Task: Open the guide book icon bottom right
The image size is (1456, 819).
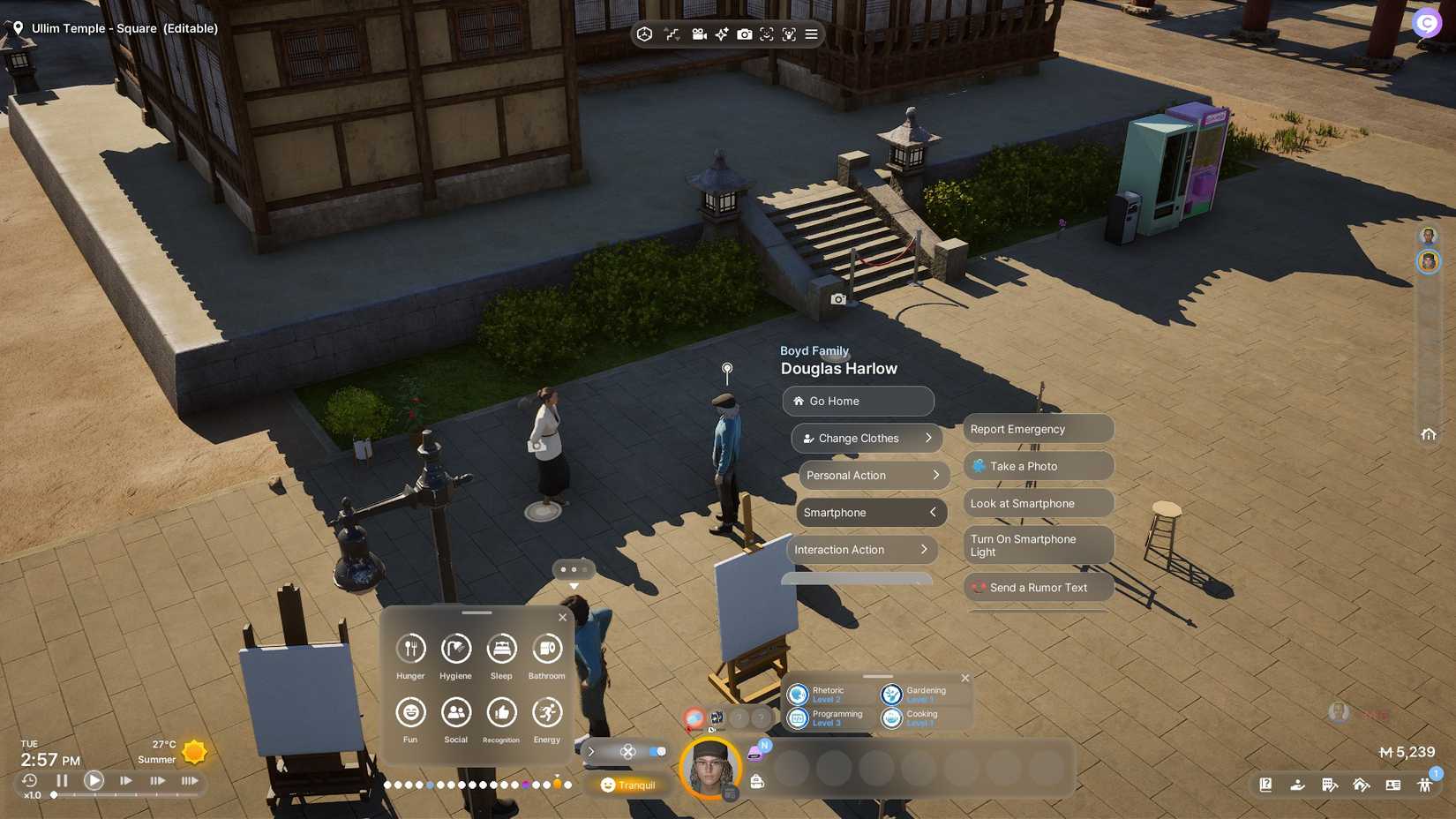Action: 1265,784
